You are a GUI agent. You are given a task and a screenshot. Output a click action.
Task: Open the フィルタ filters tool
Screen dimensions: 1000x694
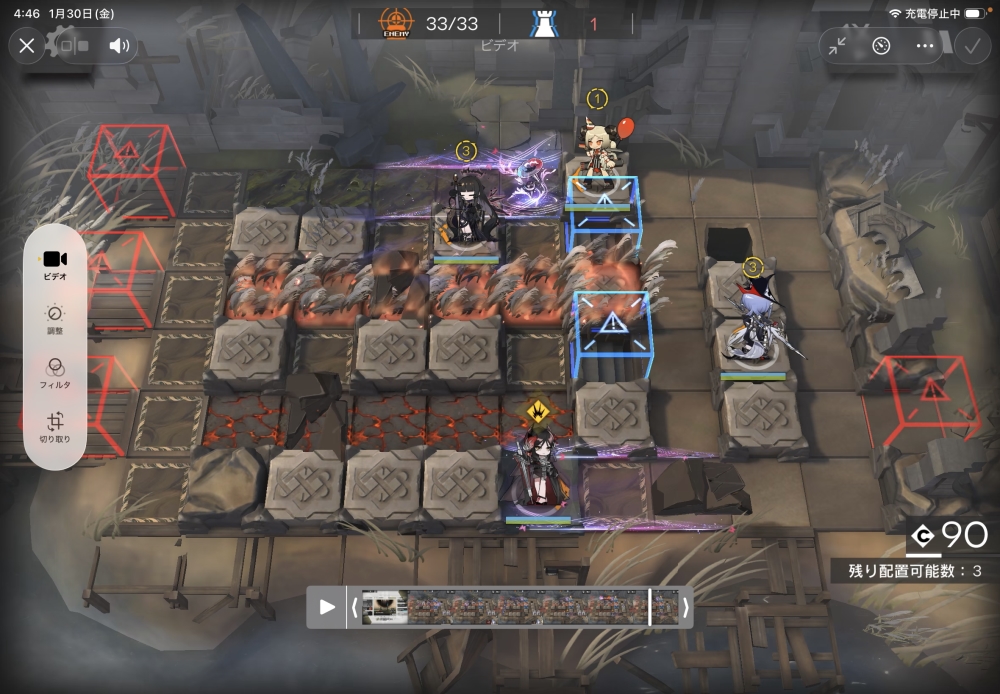[x=55, y=373]
